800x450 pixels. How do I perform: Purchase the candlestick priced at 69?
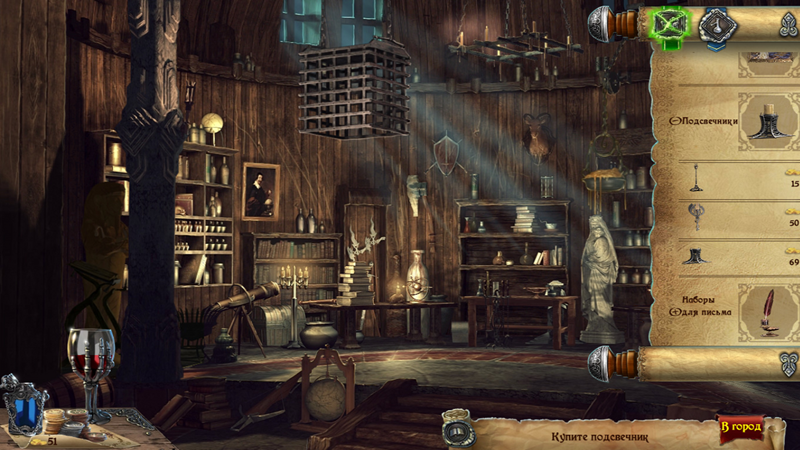coord(694,255)
